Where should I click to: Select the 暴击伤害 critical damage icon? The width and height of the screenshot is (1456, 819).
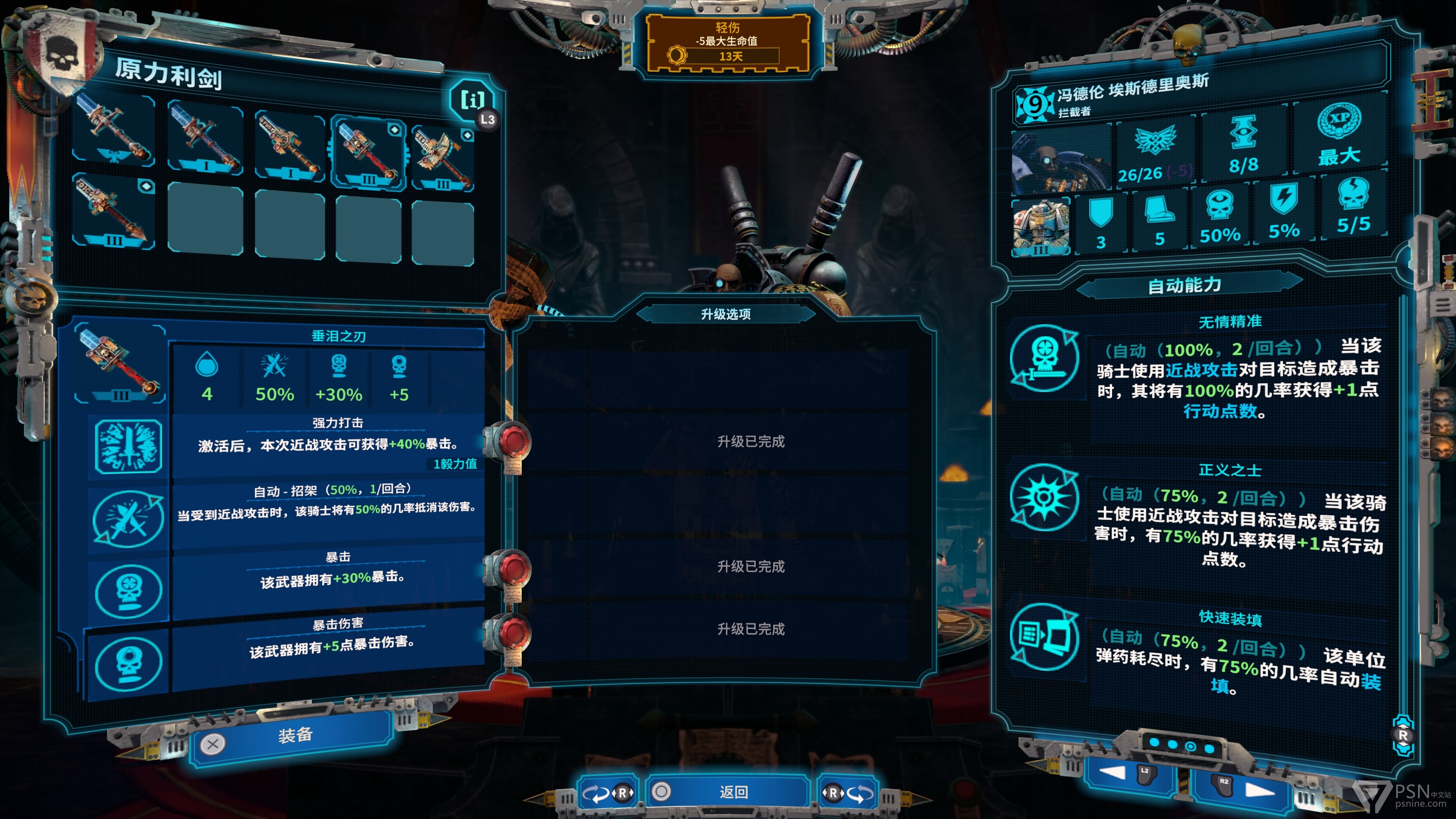coord(128,662)
